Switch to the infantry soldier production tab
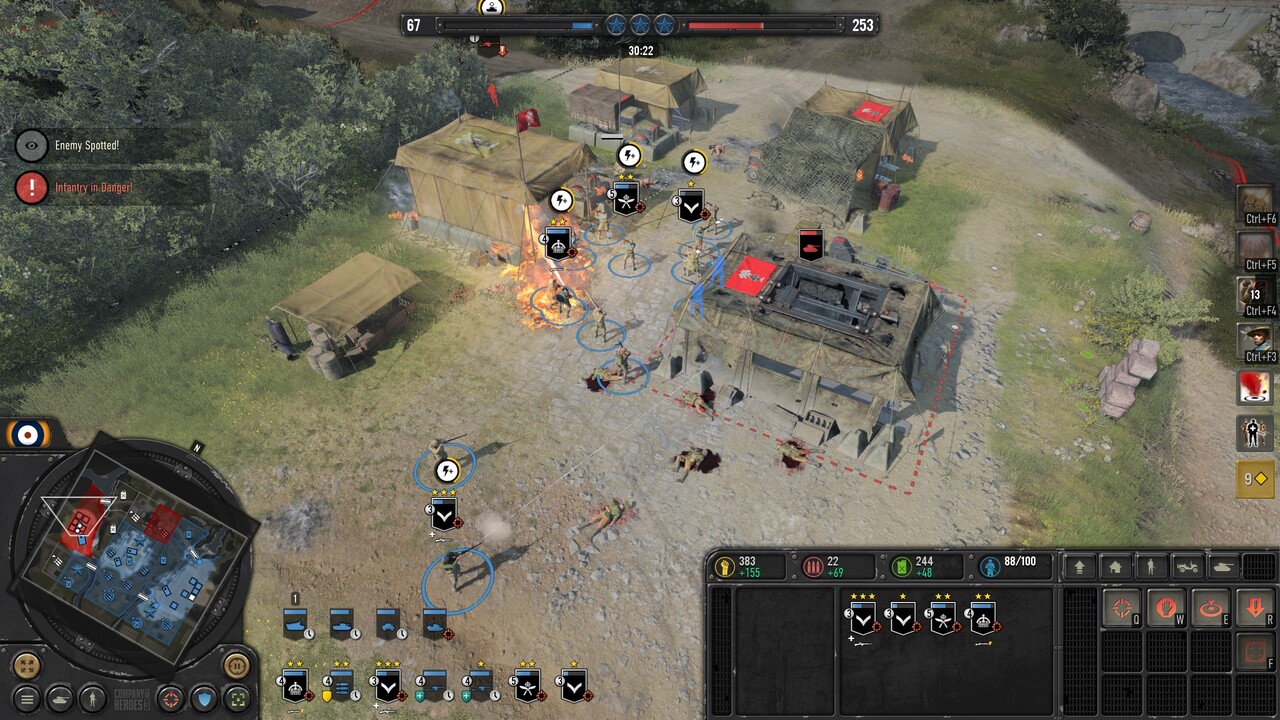Image resolution: width=1280 pixels, height=720 pixels. (1151, 567)
